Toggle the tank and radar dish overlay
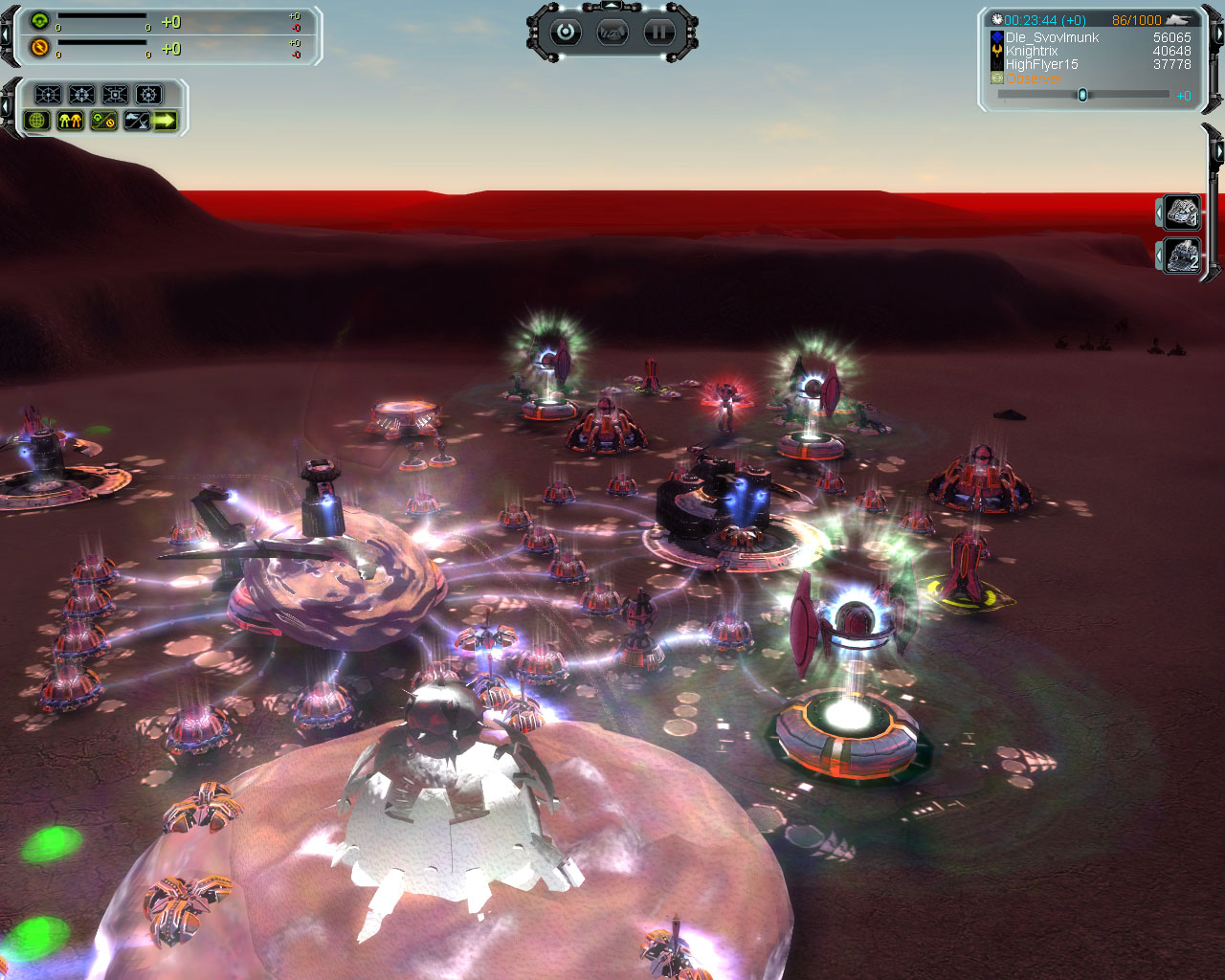The image size is (1225, 980). click(x=136, y=121)
